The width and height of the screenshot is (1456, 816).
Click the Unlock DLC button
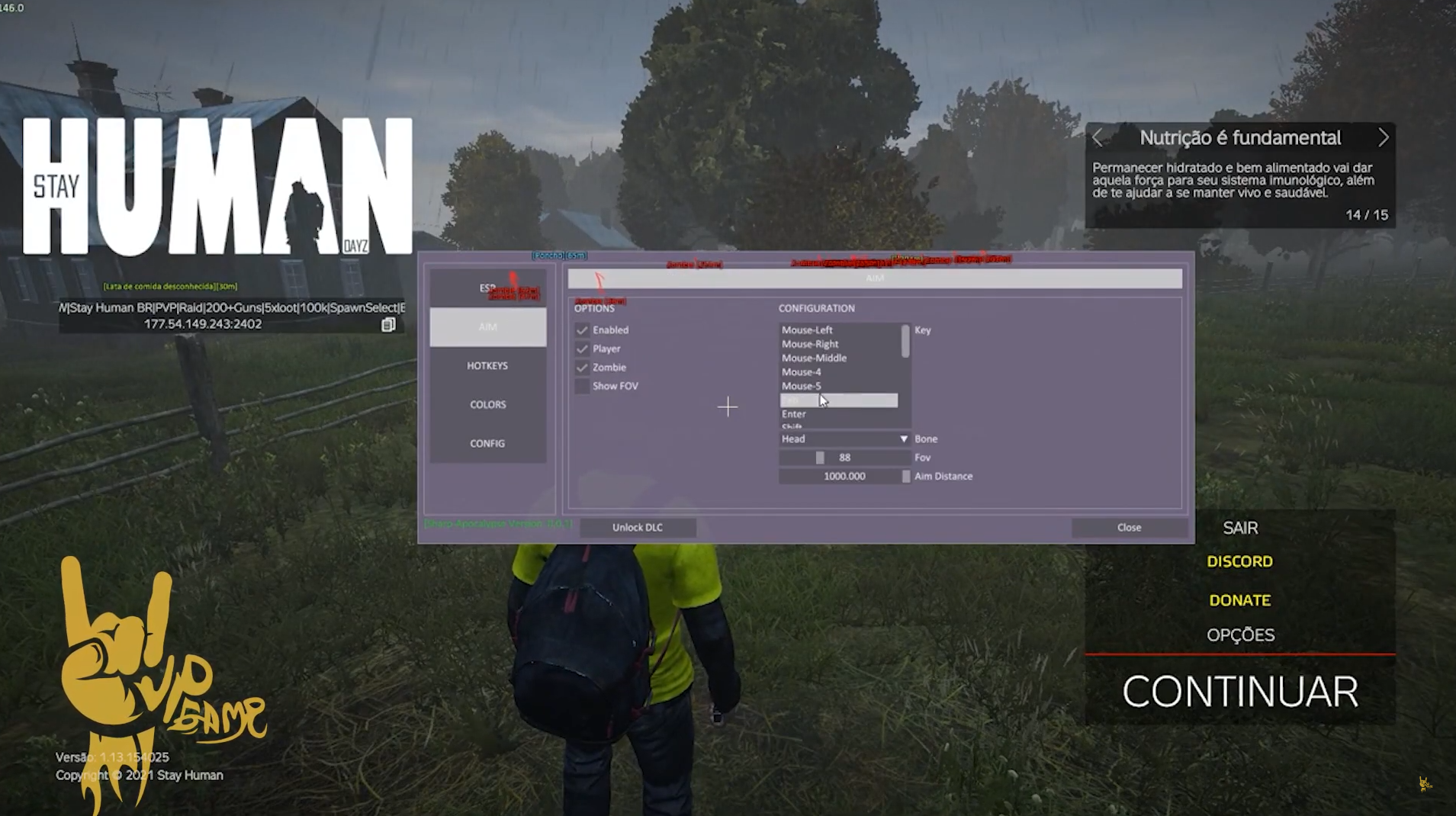tap(638, 528)
